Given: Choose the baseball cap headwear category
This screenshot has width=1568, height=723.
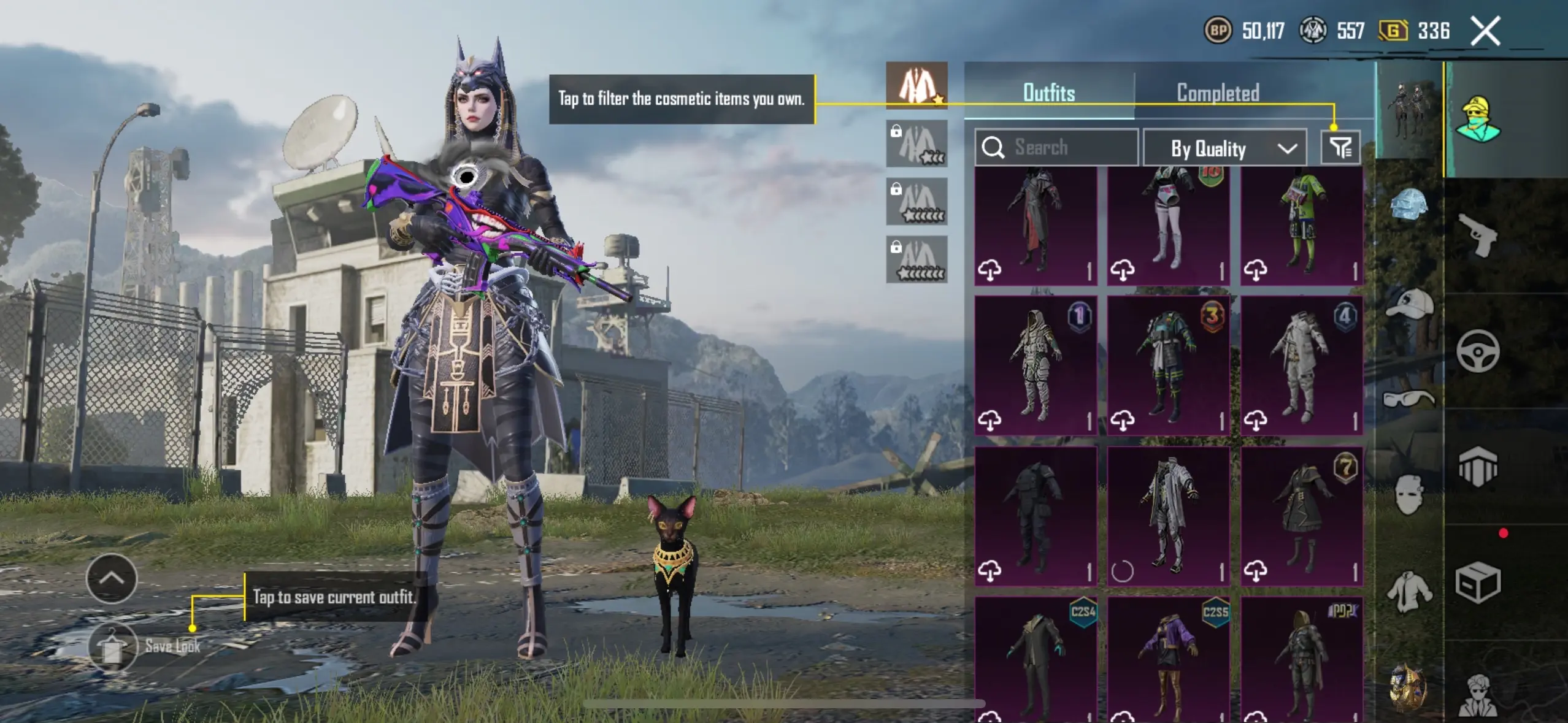Looking at the screenshot, I should coord(1409,304).
